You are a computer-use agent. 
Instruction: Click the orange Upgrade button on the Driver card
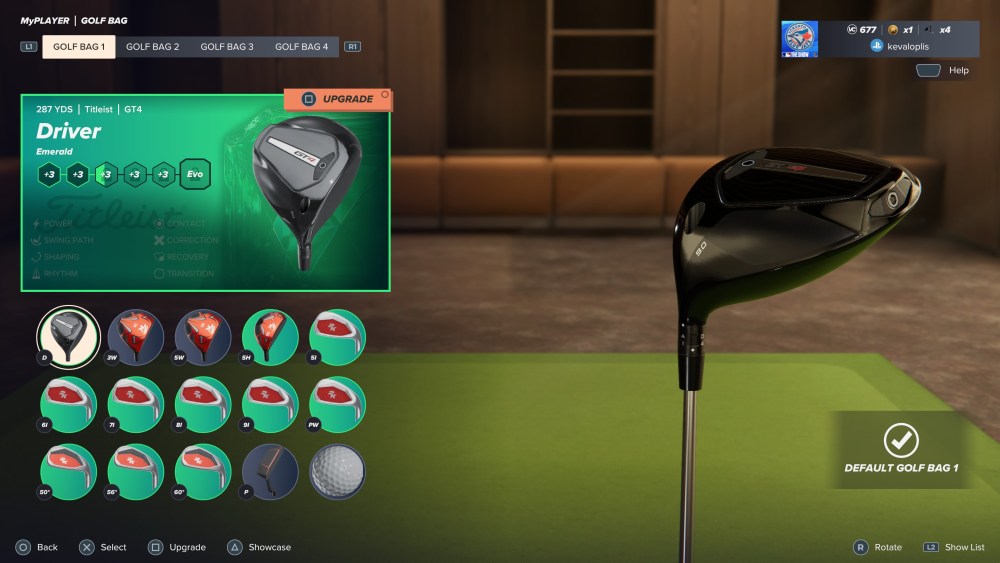338,99
